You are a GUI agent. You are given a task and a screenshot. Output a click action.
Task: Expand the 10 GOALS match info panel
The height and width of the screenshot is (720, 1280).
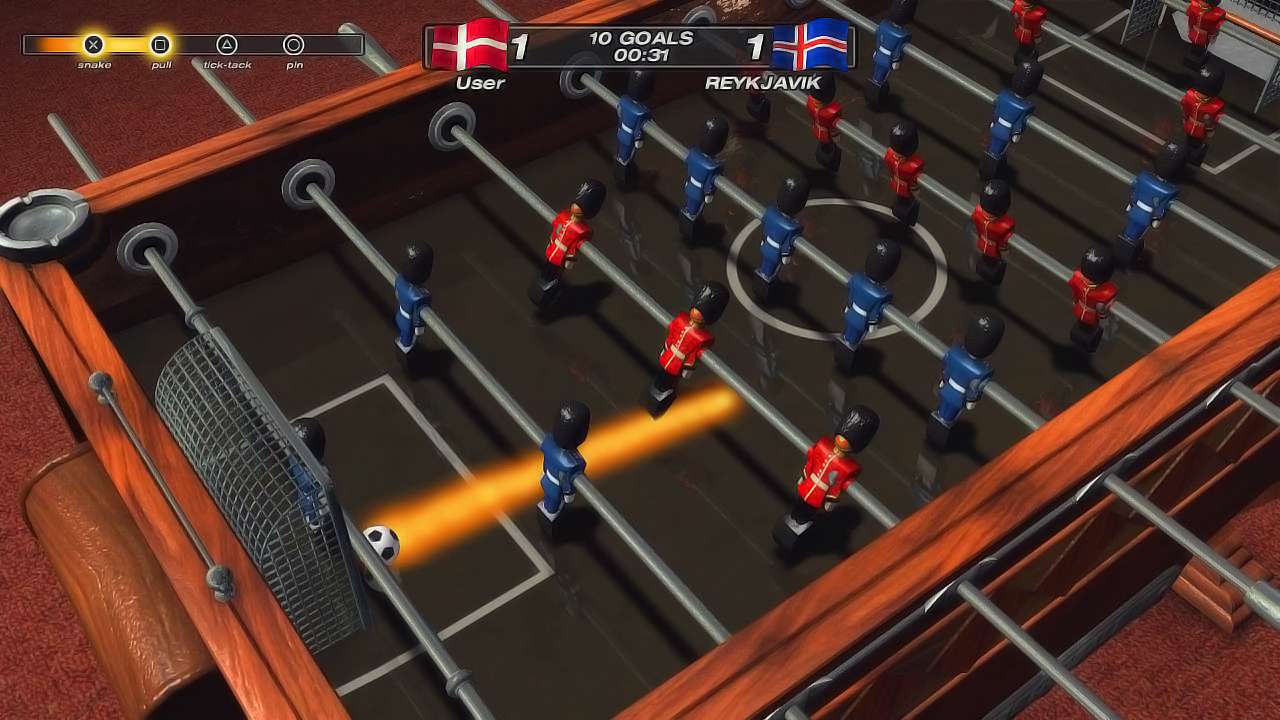tap(640, 38)
